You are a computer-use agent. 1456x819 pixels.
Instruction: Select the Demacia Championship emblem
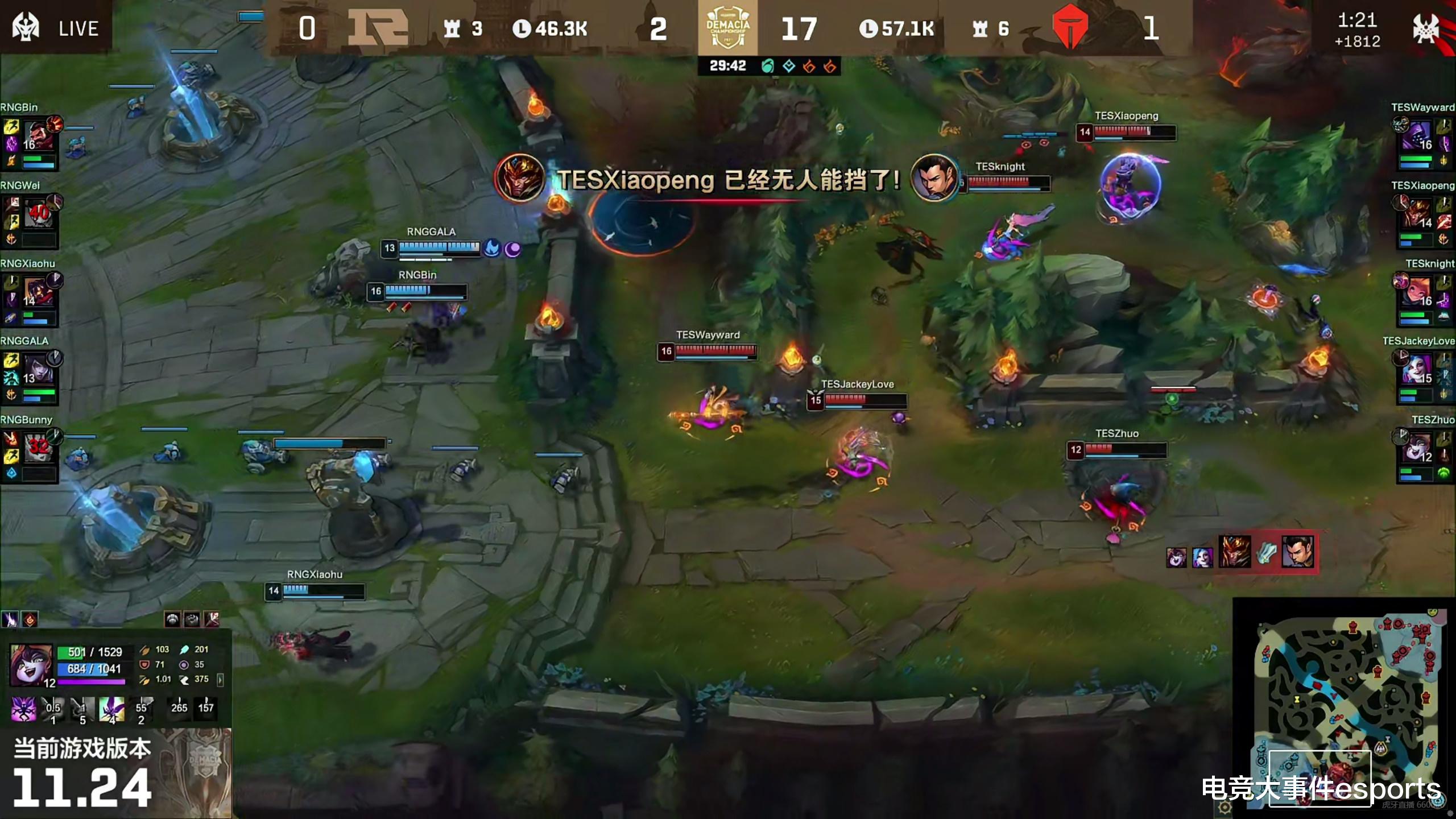pos(728,27)
